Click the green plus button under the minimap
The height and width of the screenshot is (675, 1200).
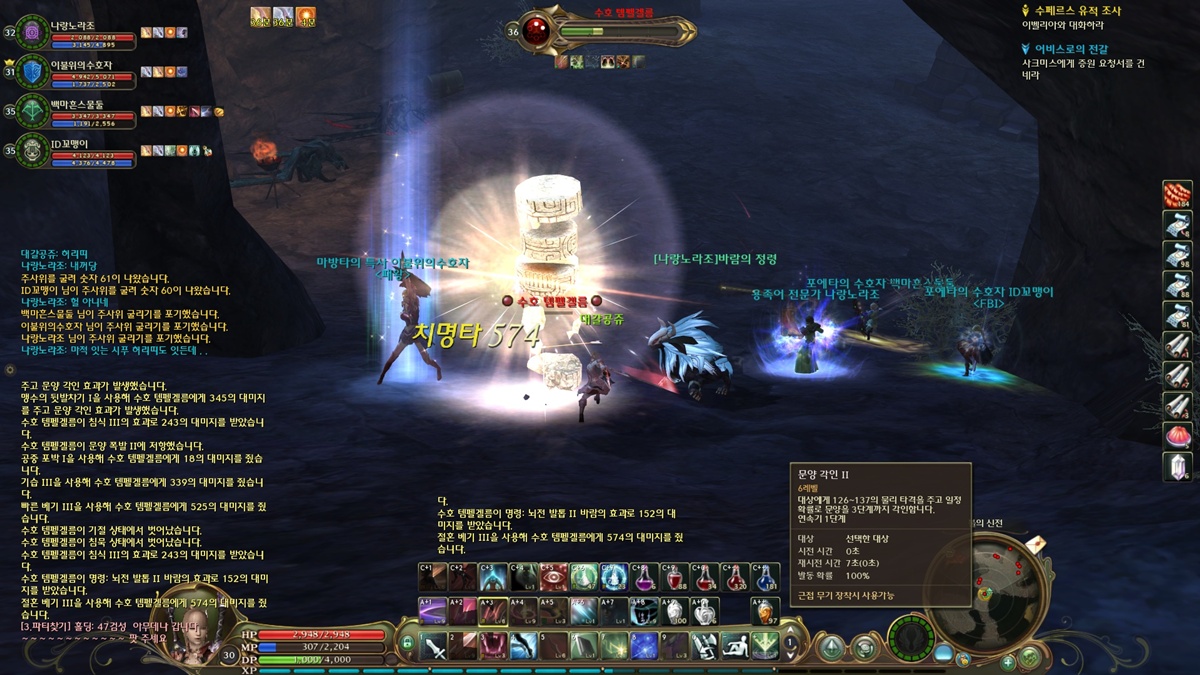coord(1007,661)
